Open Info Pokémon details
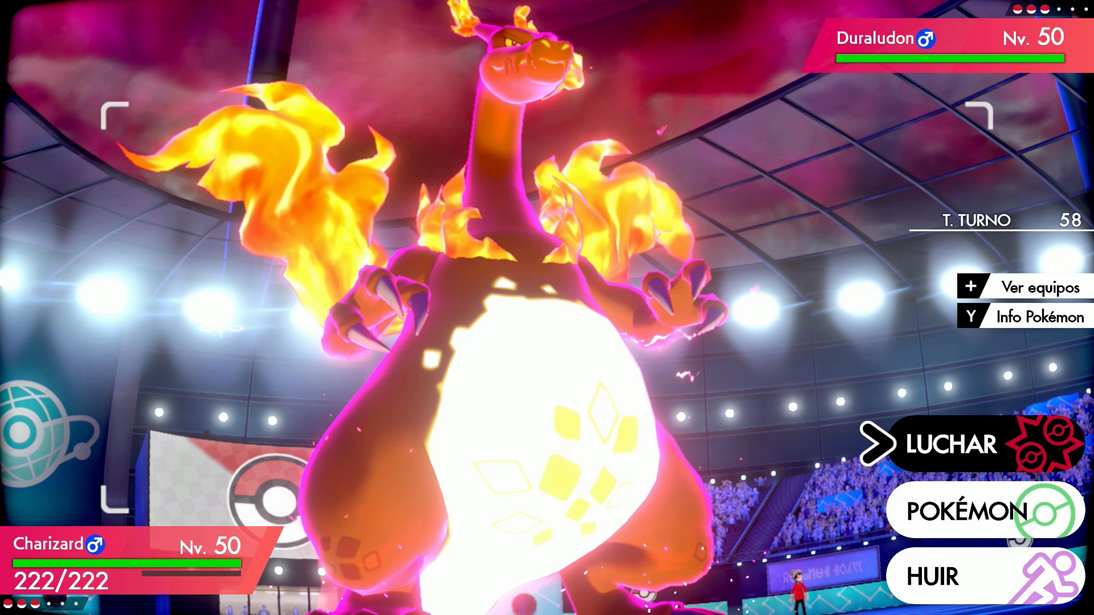Image resolution: width=1094 pixels, height=615 pixels. (x=1024, y=317)
